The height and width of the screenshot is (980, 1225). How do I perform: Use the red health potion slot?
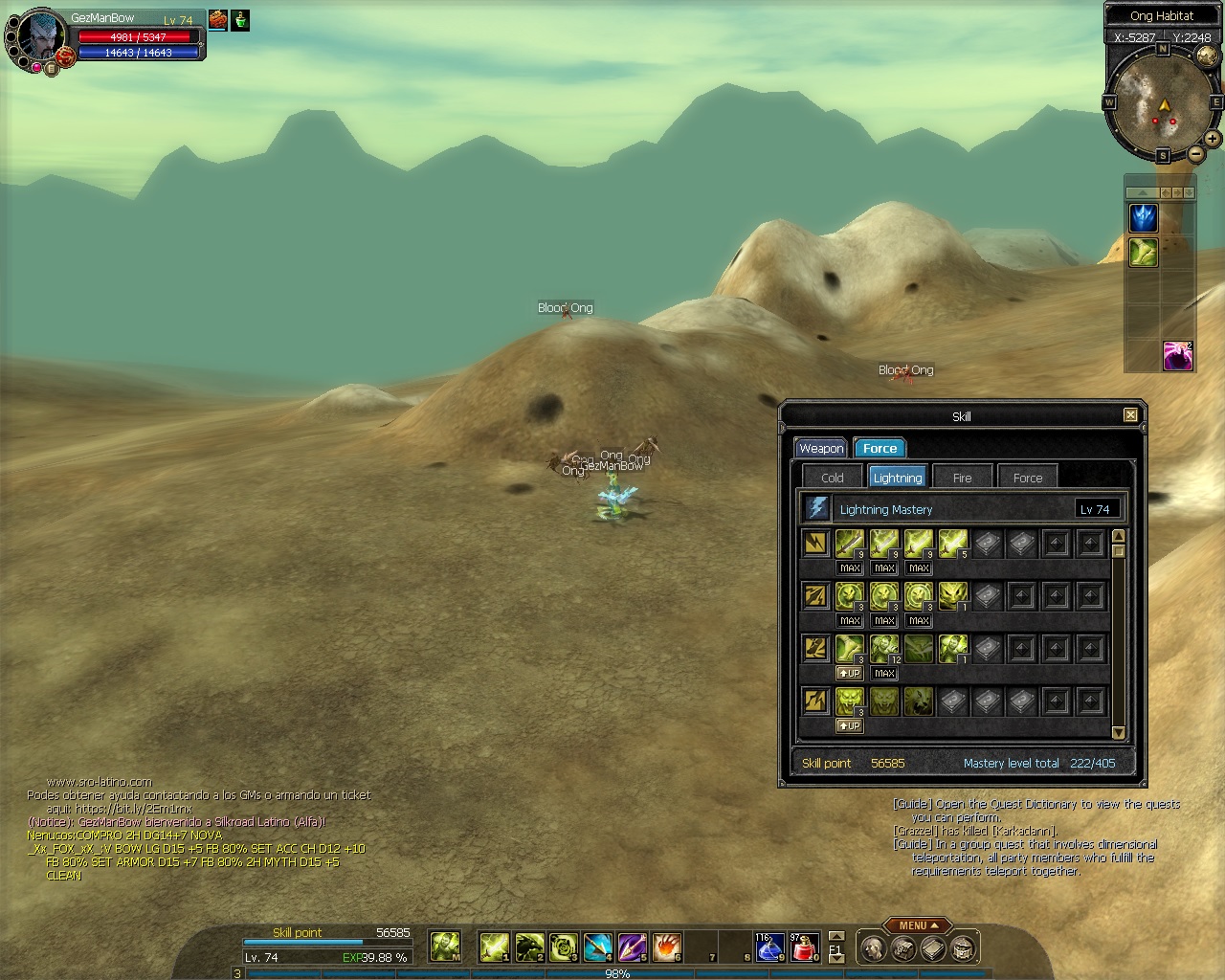point(805,947)
